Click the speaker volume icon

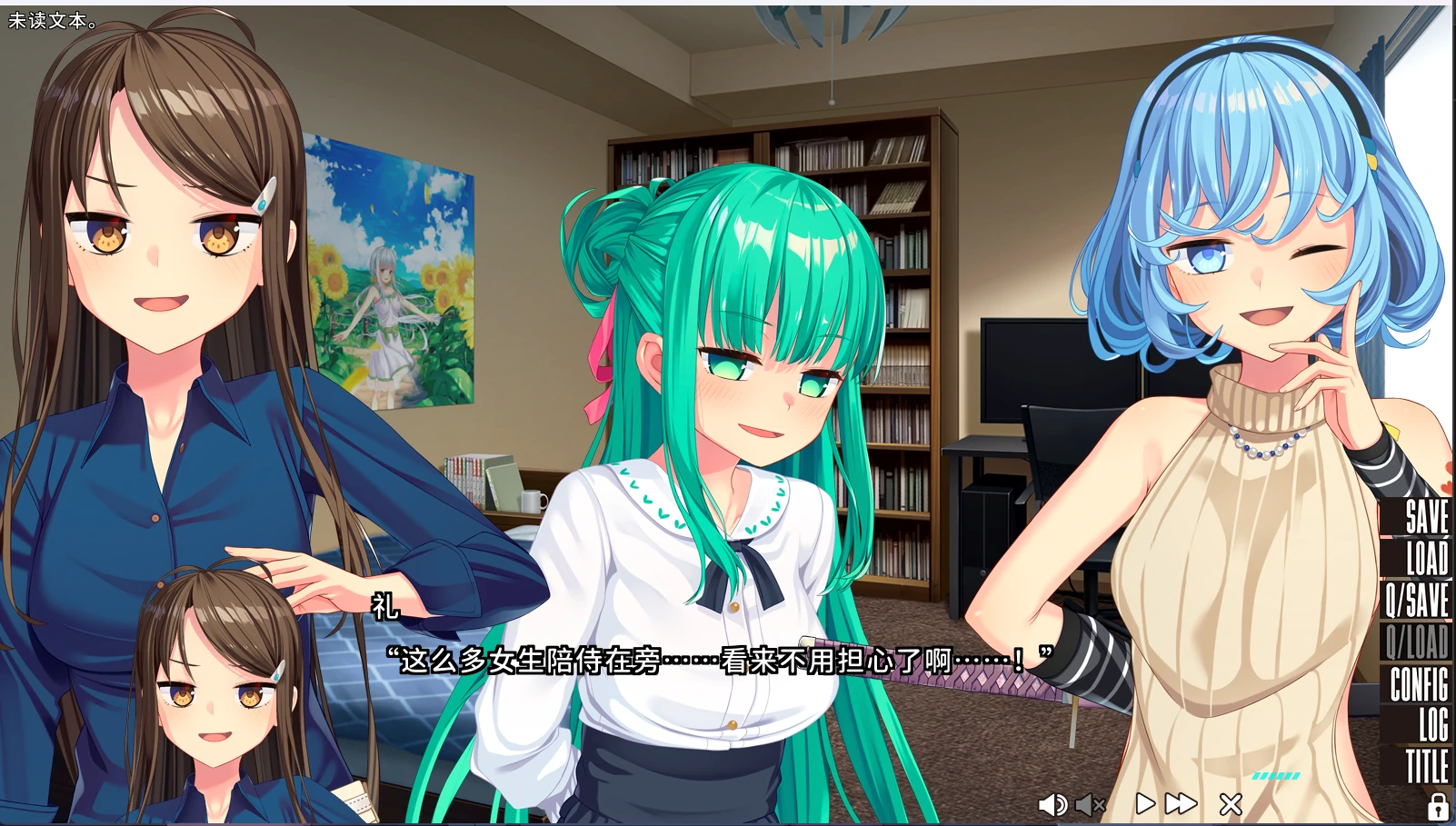pos(1054,803)
